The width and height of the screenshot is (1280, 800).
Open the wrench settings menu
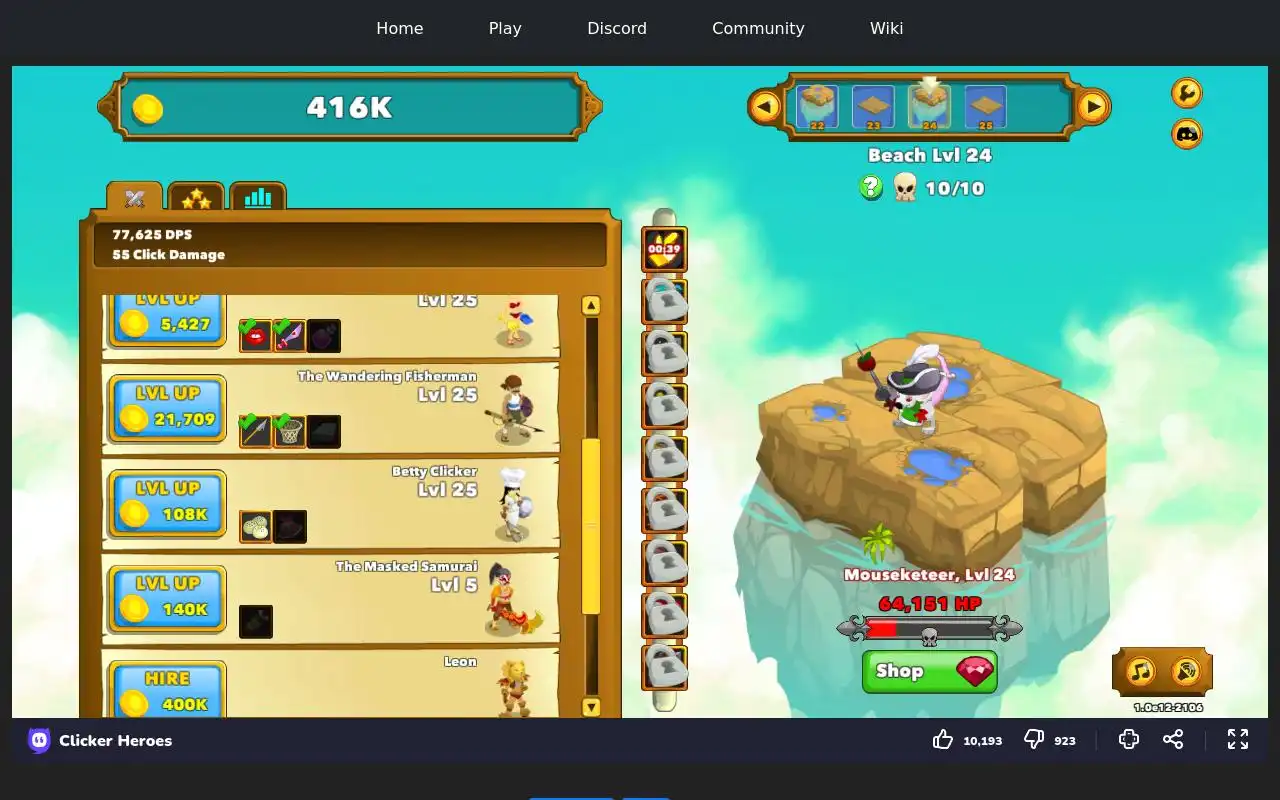point(1186,93)
